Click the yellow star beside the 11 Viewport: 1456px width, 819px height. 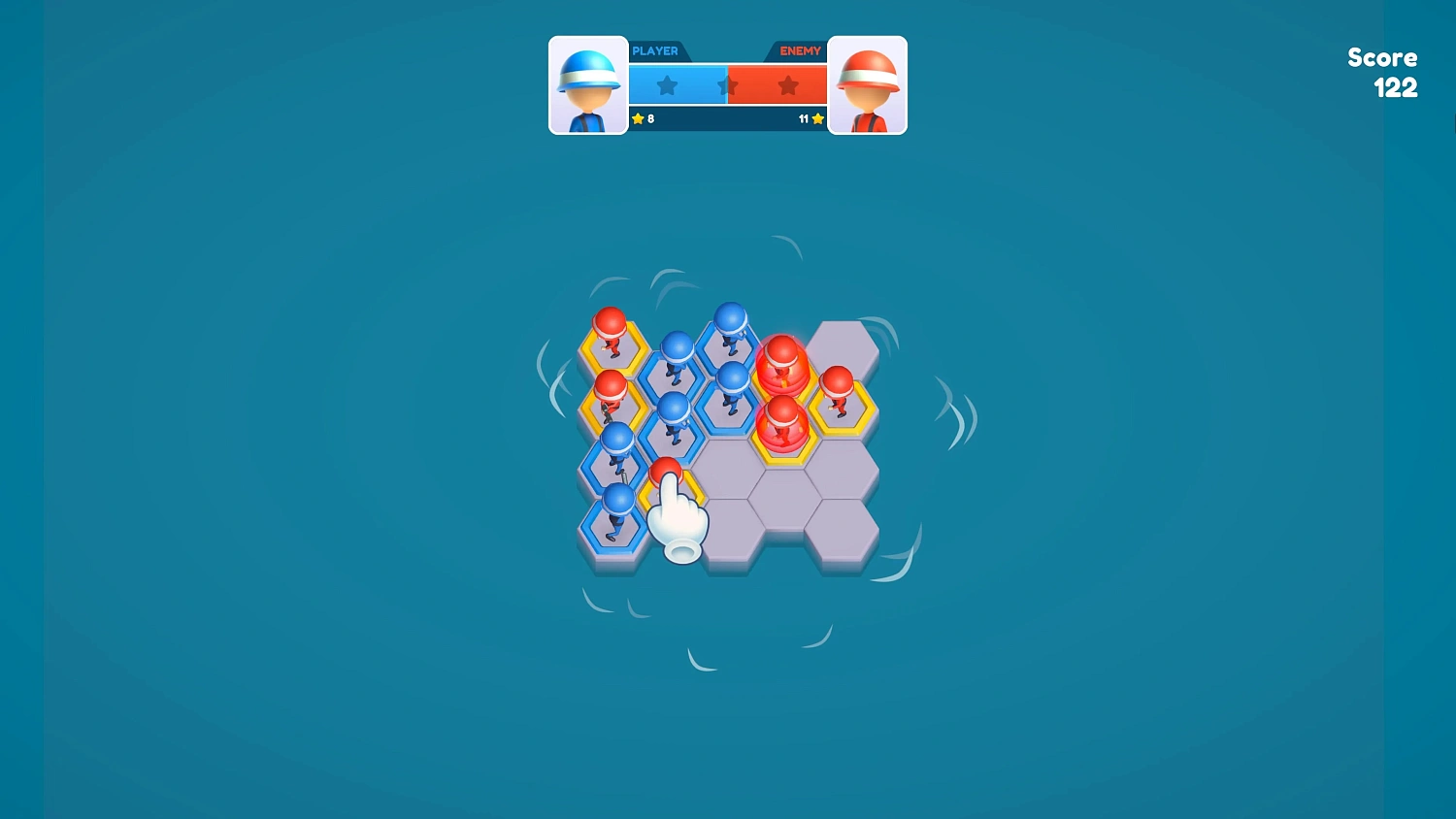(x=816, y=118)
